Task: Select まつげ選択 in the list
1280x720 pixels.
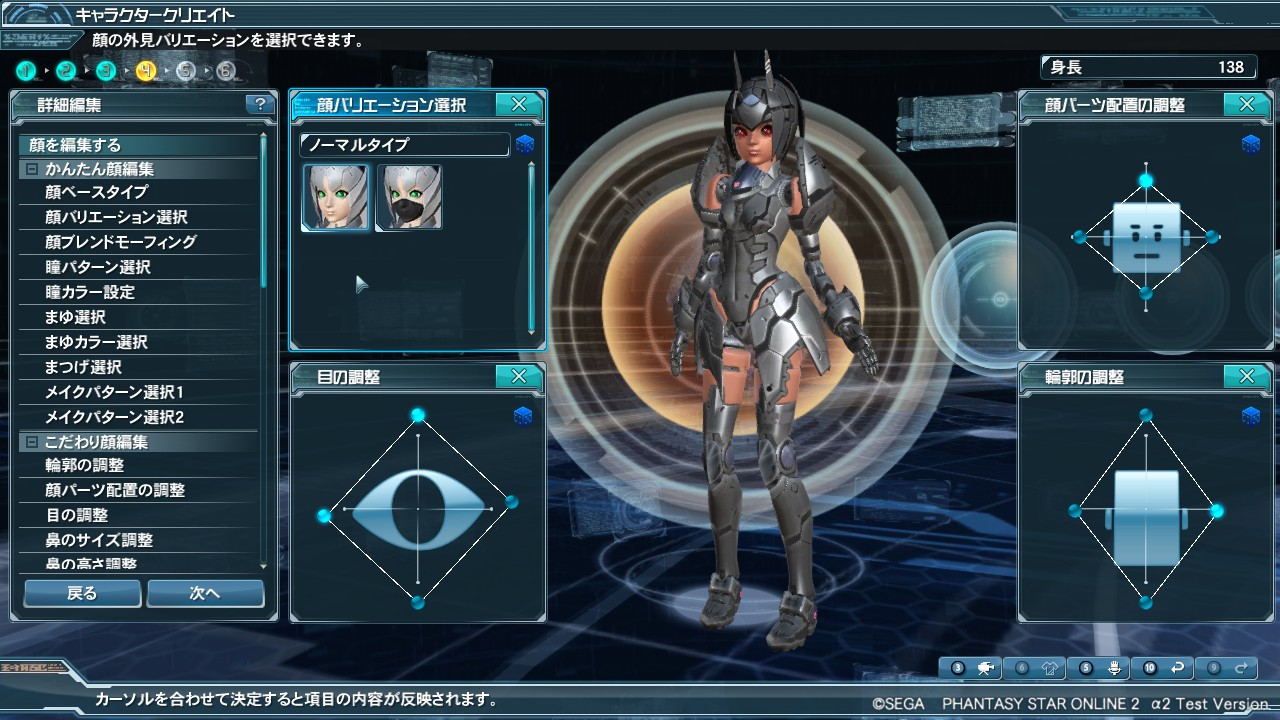Action: coord(82,367)
